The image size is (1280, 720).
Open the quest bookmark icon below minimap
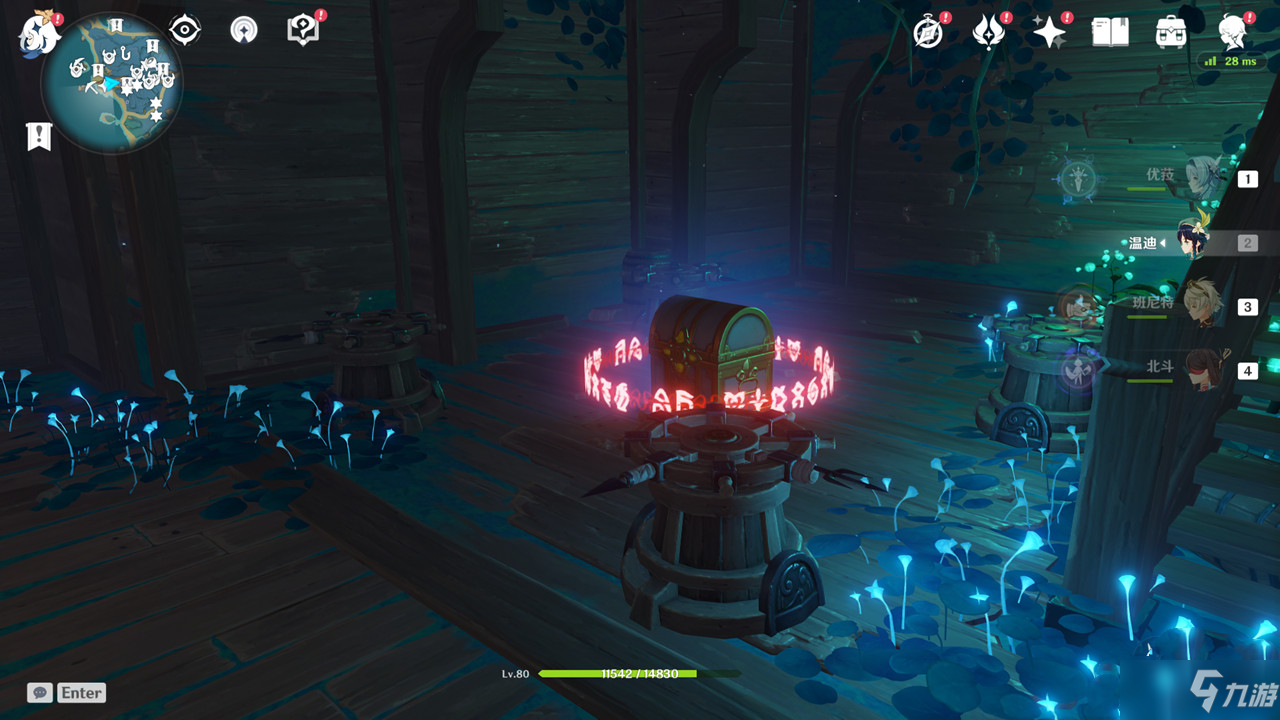(x=39, y=136)
